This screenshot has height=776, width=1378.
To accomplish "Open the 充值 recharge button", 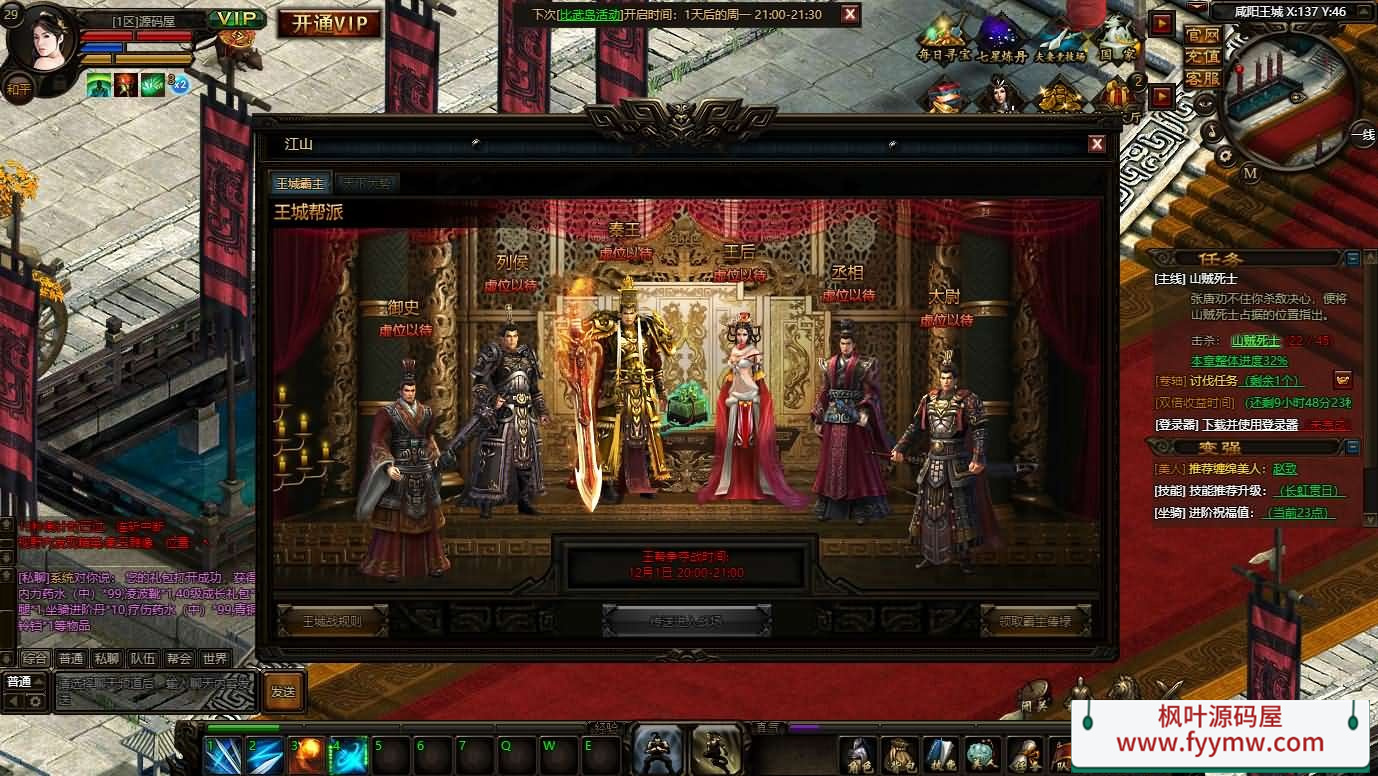I will [x=1202, y=56].
